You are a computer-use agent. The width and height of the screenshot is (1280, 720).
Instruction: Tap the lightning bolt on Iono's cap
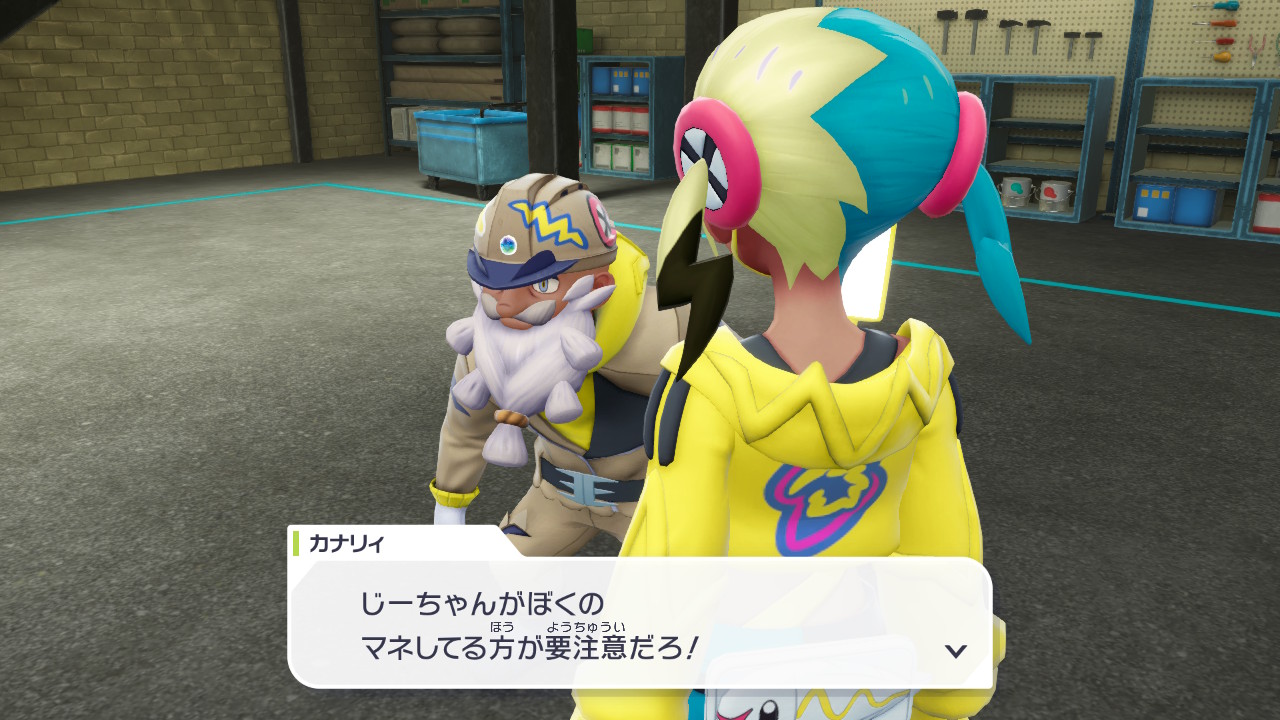click(x=546, y=221)
